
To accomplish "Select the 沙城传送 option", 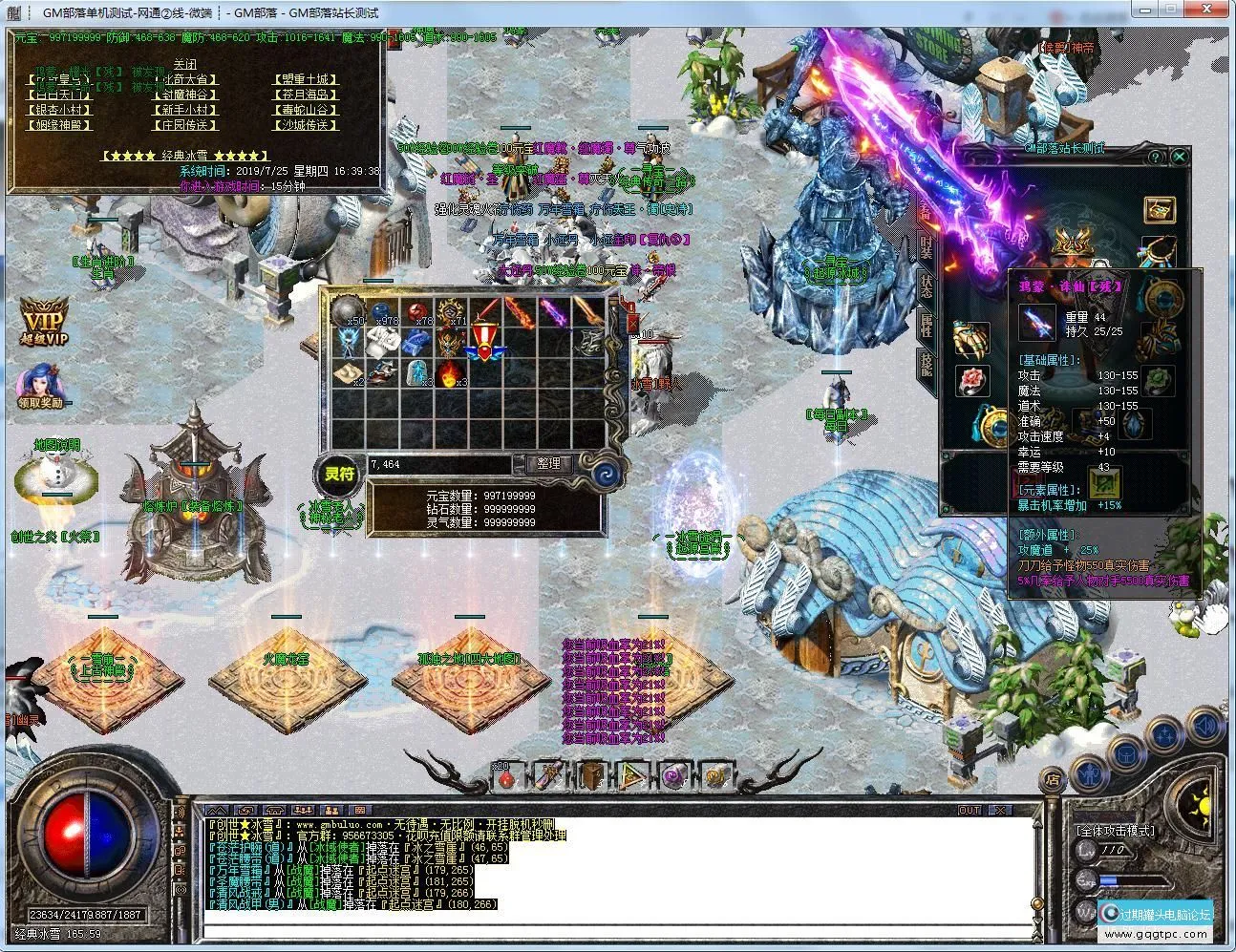I will coord(307,125).
